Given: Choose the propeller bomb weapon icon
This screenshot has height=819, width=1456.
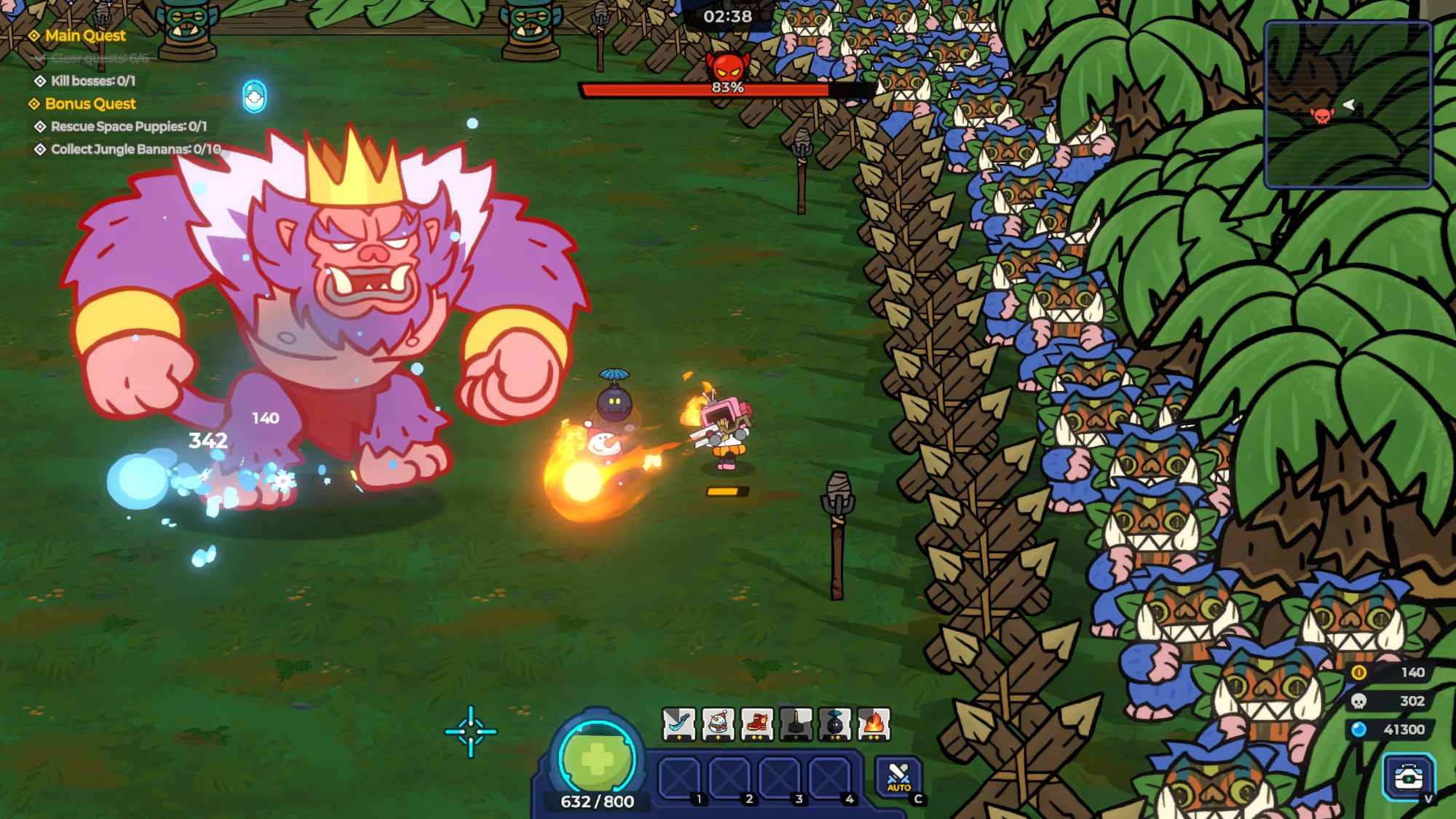Looking at the screenshot, I should pos(835,724).
